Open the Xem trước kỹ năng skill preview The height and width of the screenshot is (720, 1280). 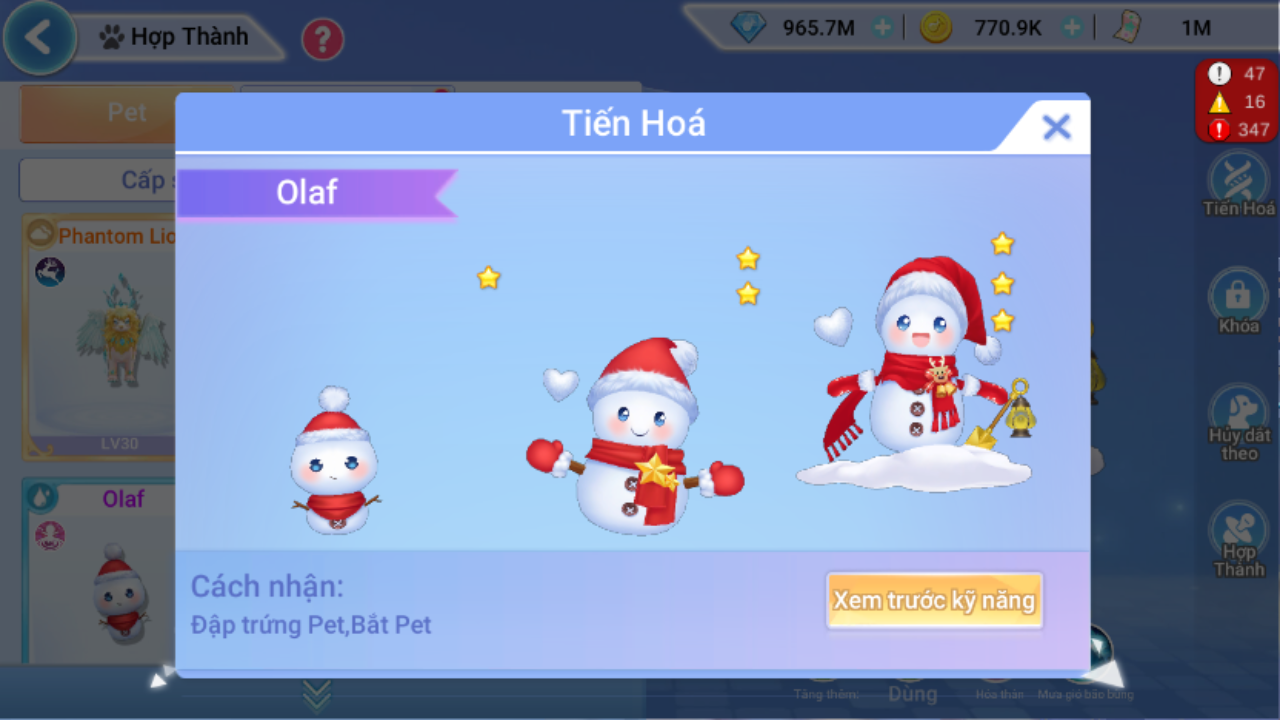click(x=934, y=600)
